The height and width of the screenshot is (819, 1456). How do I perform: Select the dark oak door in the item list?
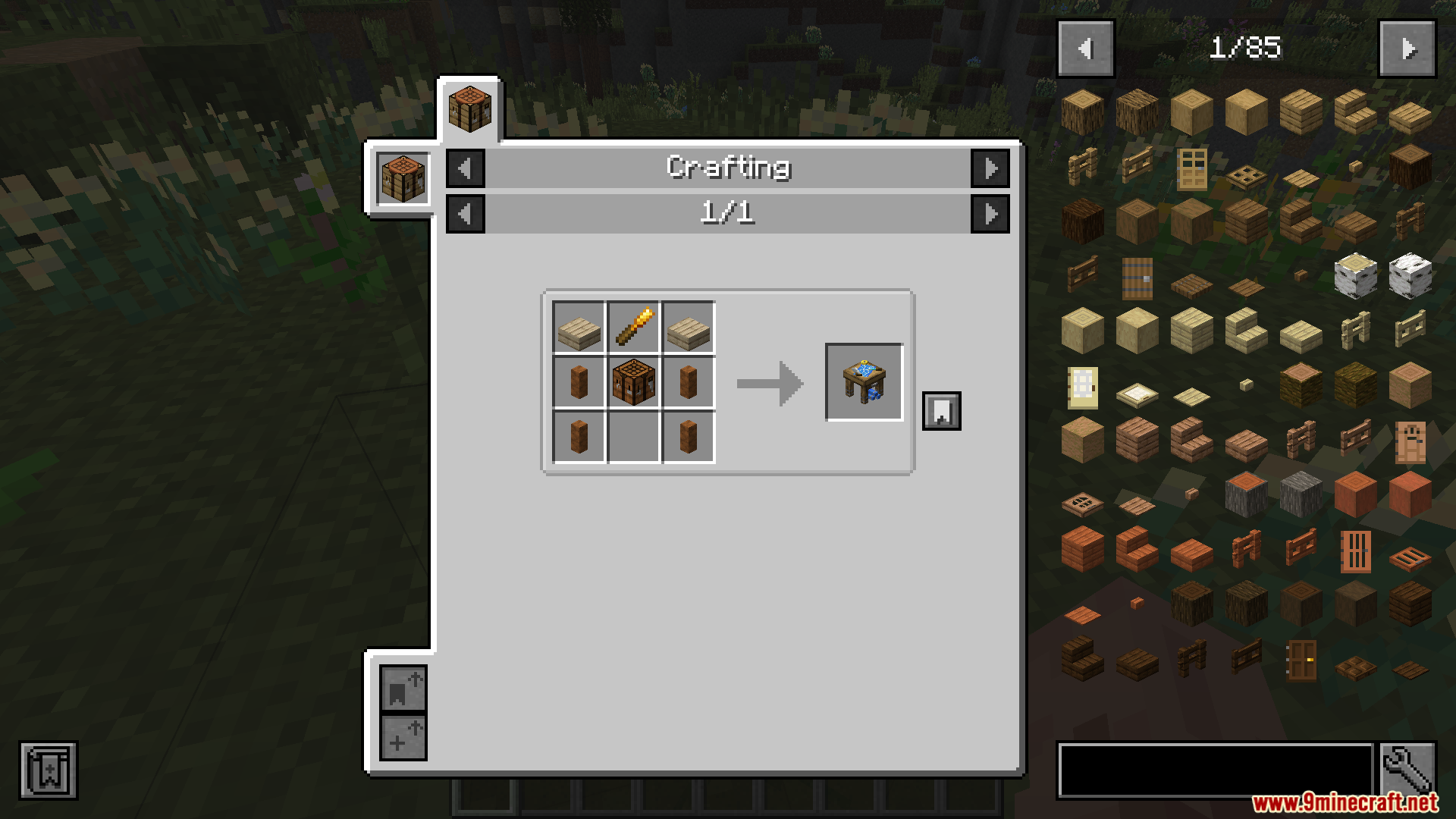1301,660
